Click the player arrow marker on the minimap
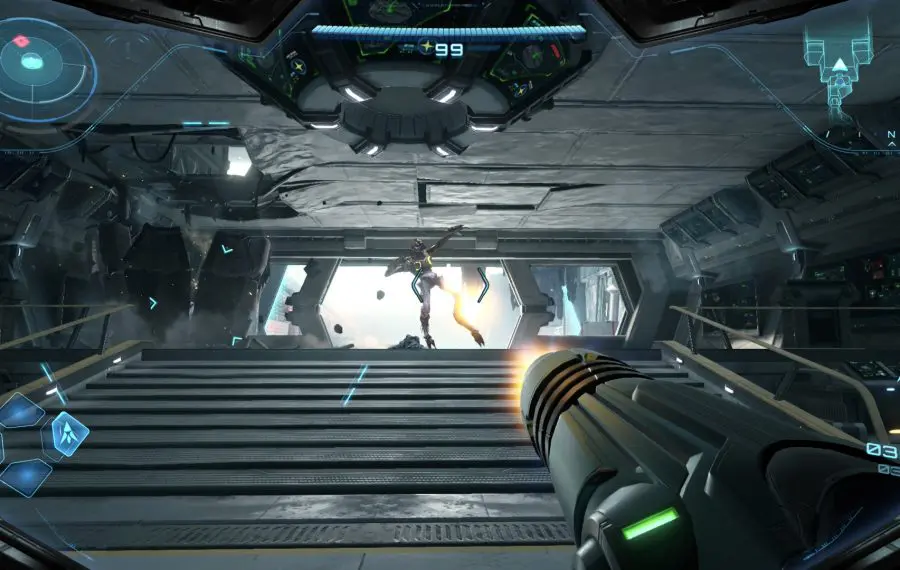Screen dimensions: 900x570 point(841,66)
